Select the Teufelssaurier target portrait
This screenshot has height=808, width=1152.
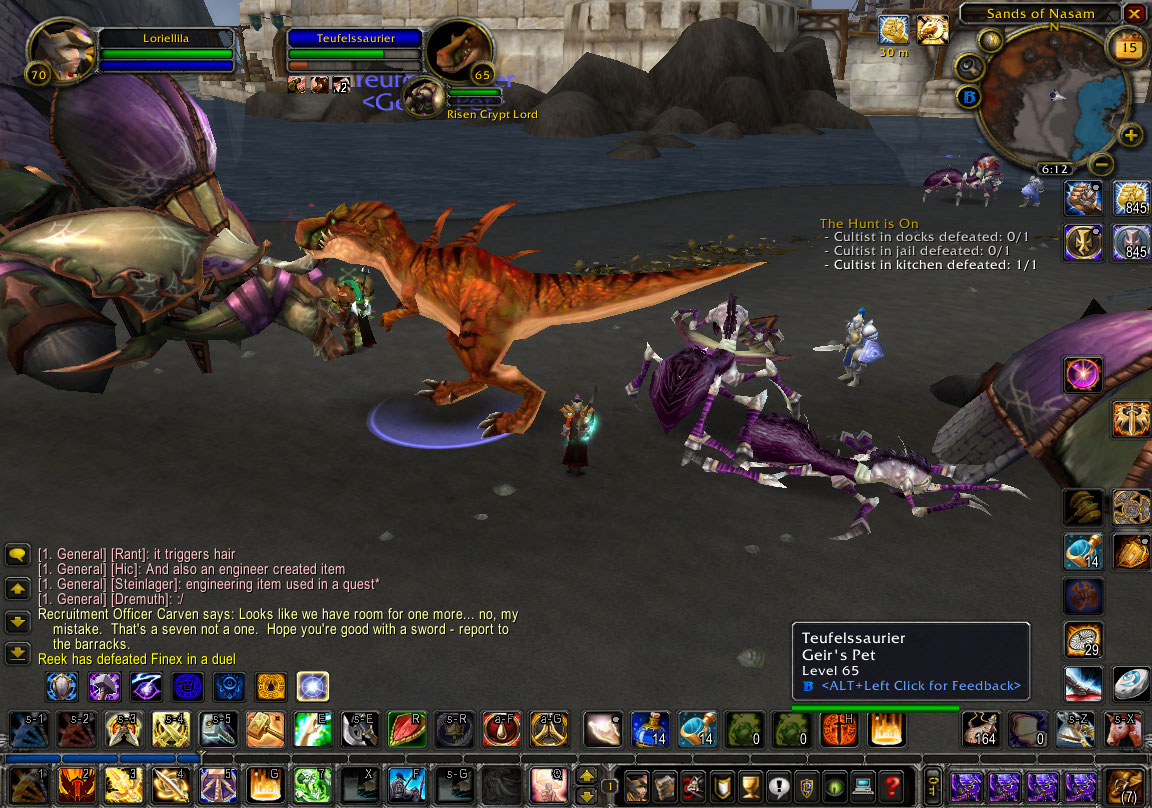(x=458, y=51)
